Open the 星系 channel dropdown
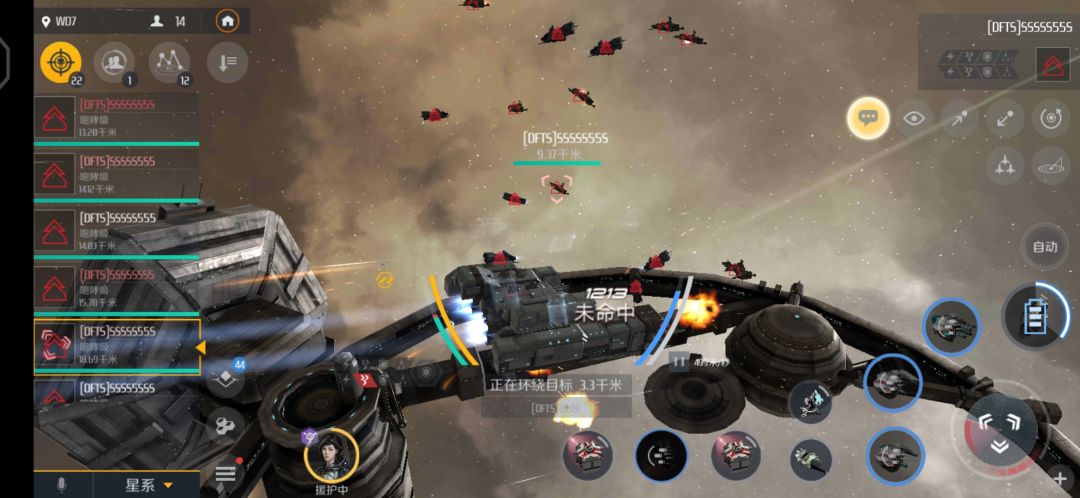This screenshot has height=498, width=1080. (x=148, y=486)
